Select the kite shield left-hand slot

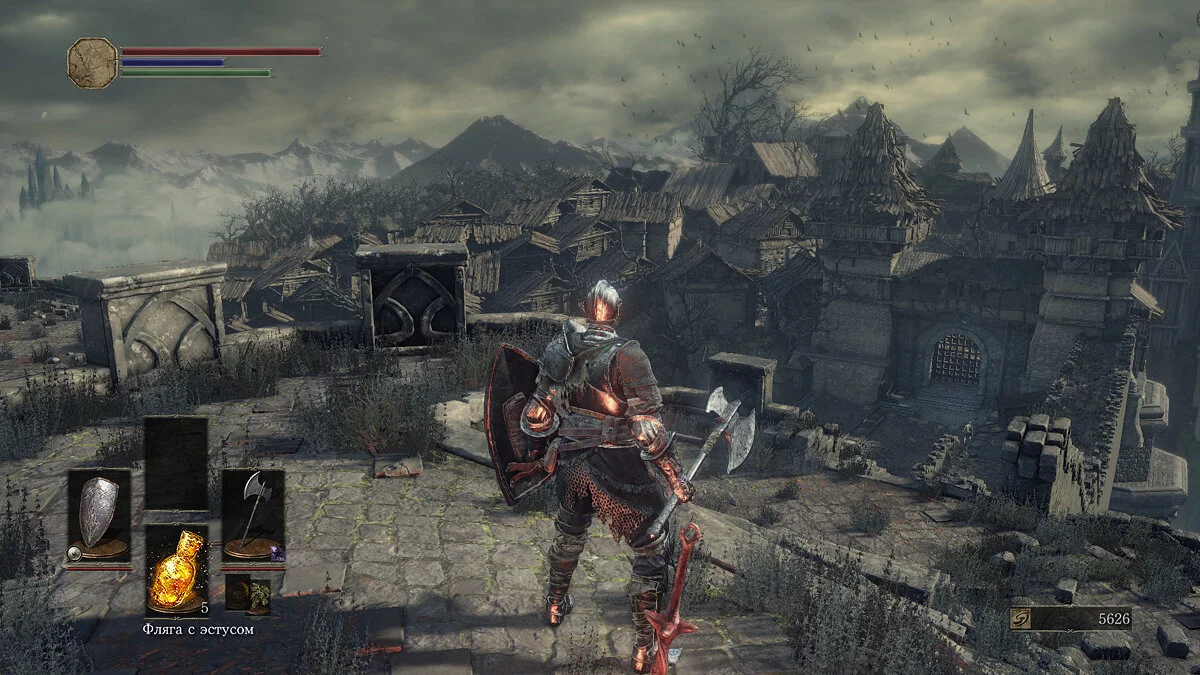98,515
